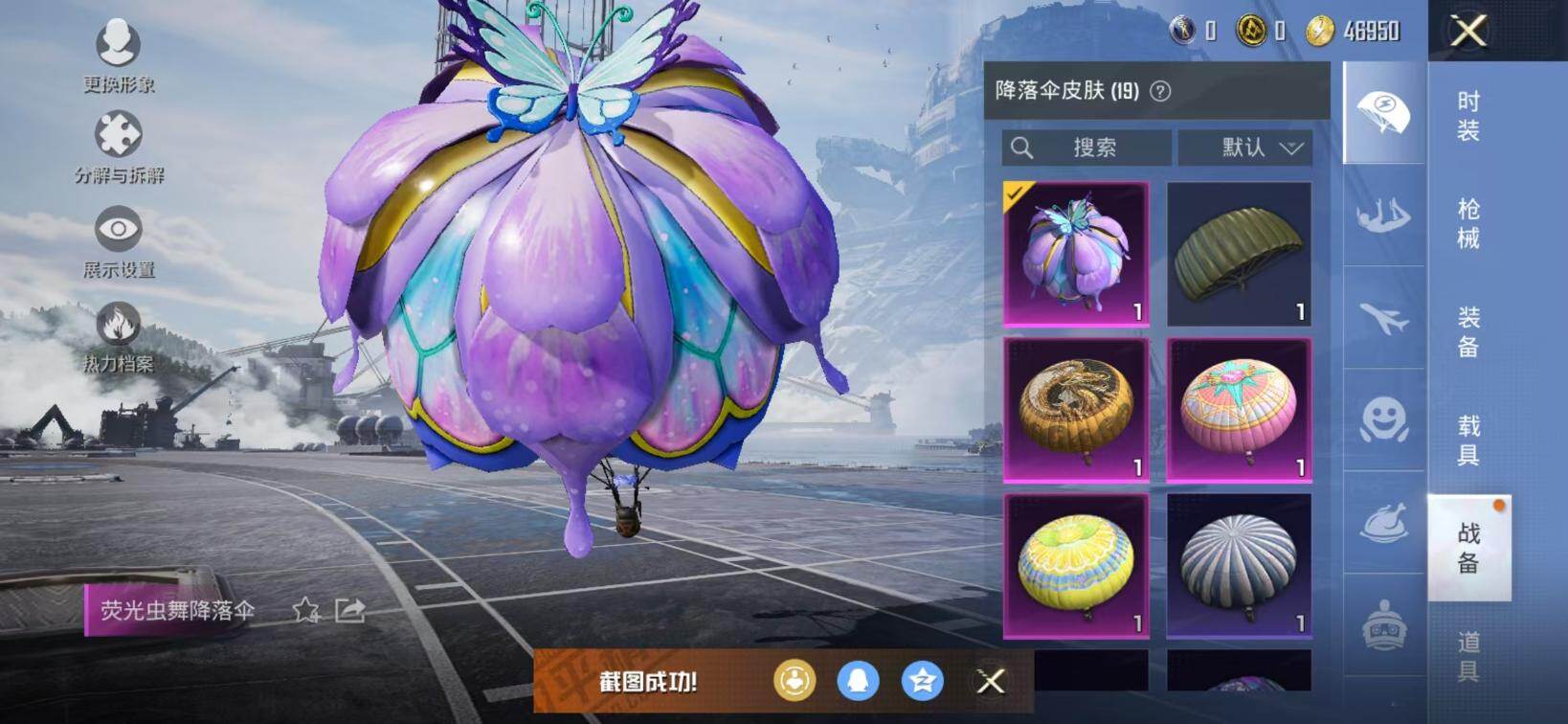The image size is (1568, 724).
Task: Select the purple butterfly flower parachute
Action: [1076, 254]
